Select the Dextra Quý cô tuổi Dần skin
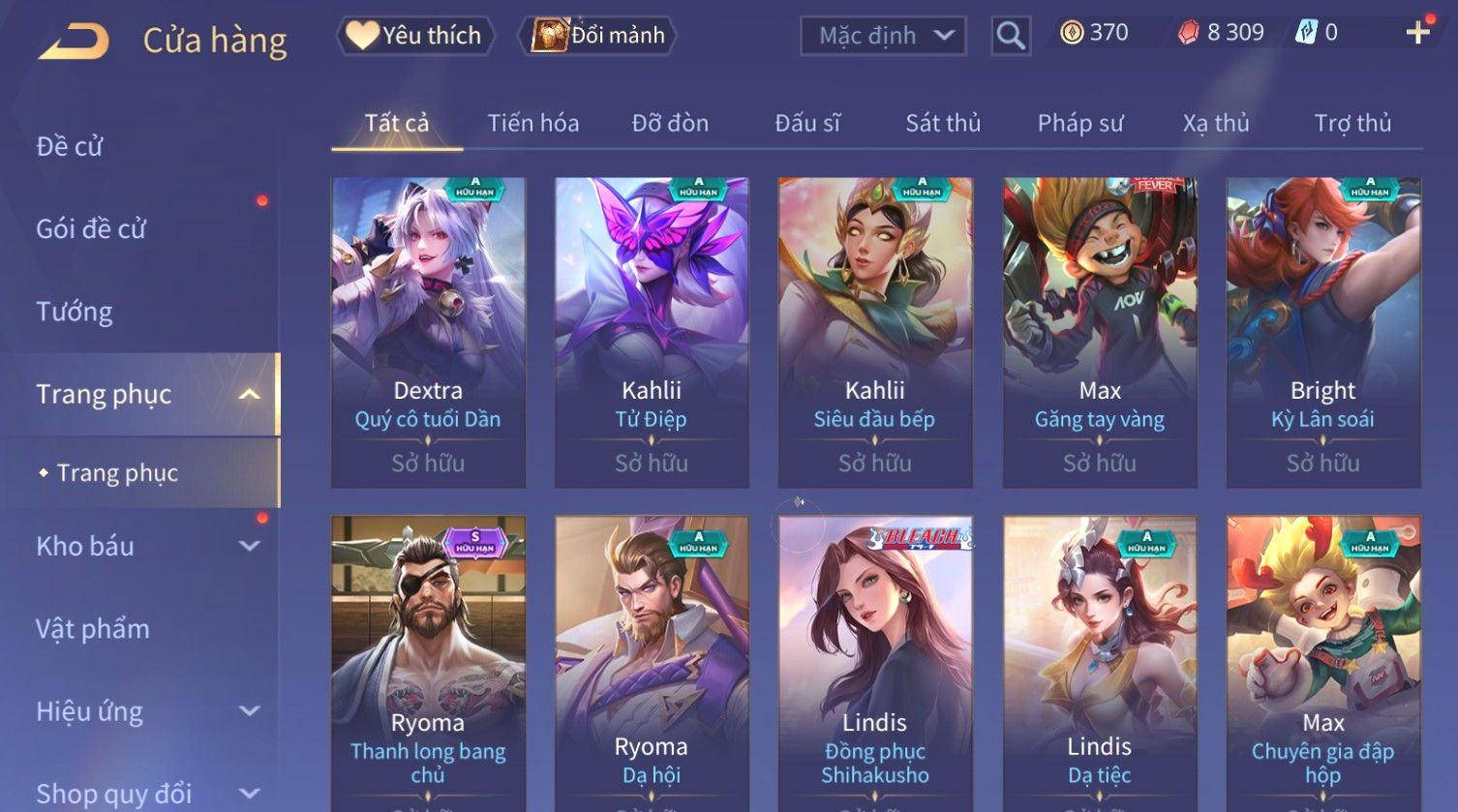 coord(428,331)
